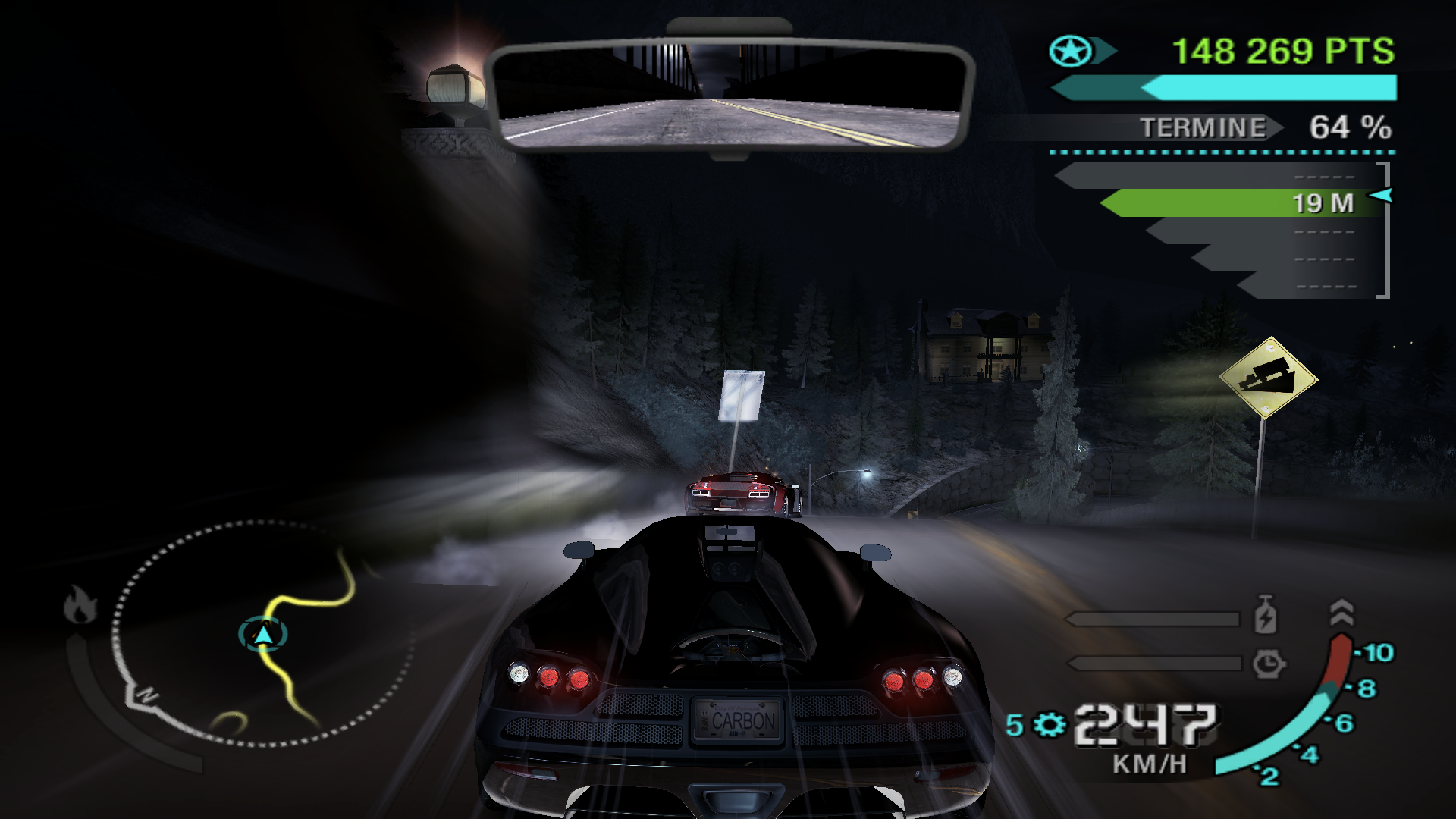Click the upshift chevron indicator
This screenshot has height=819, width=1456.
click(1341, 612)
